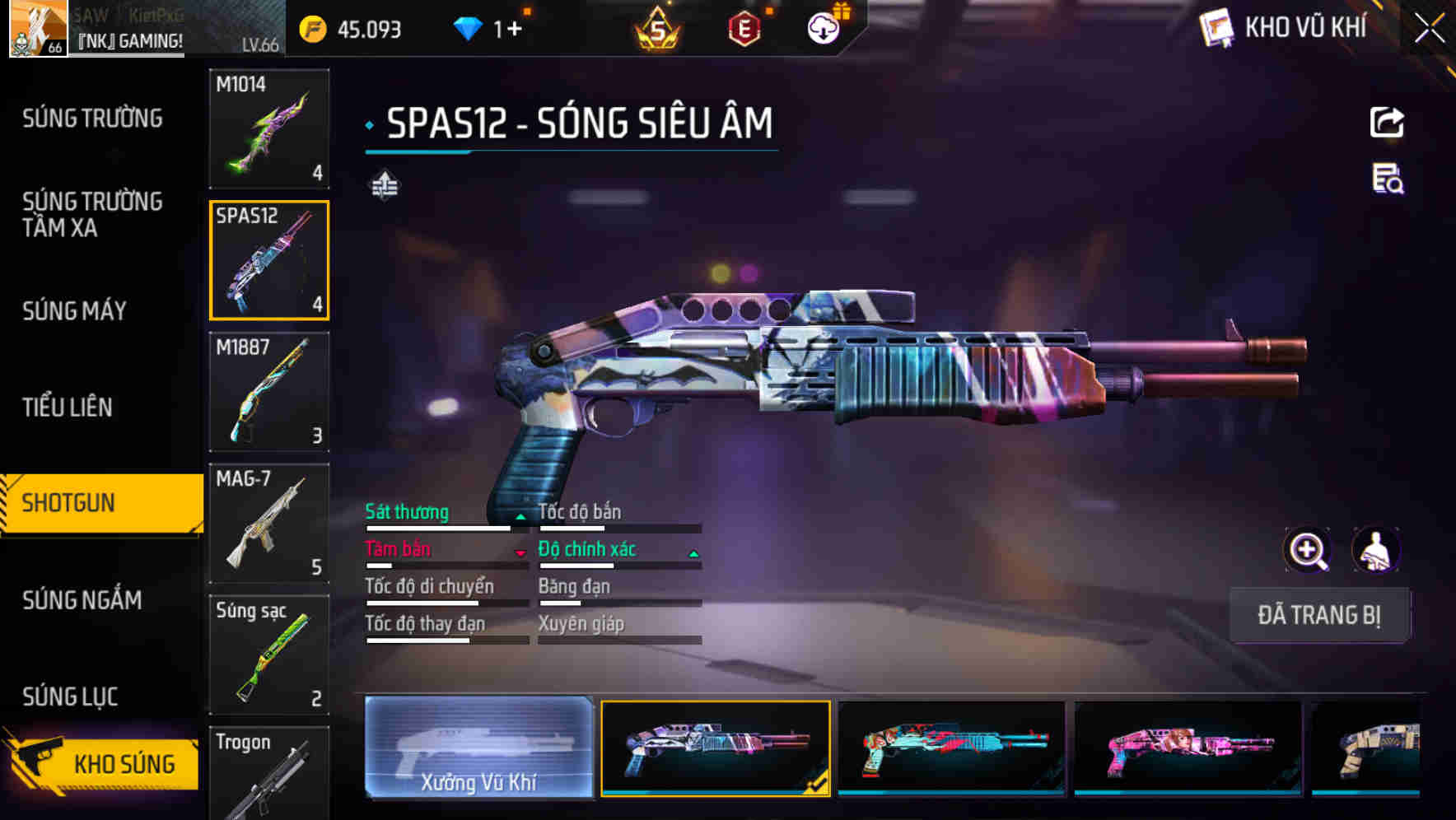
Task: Select the MAG-7 weapon slot
Action: [269, 524]
